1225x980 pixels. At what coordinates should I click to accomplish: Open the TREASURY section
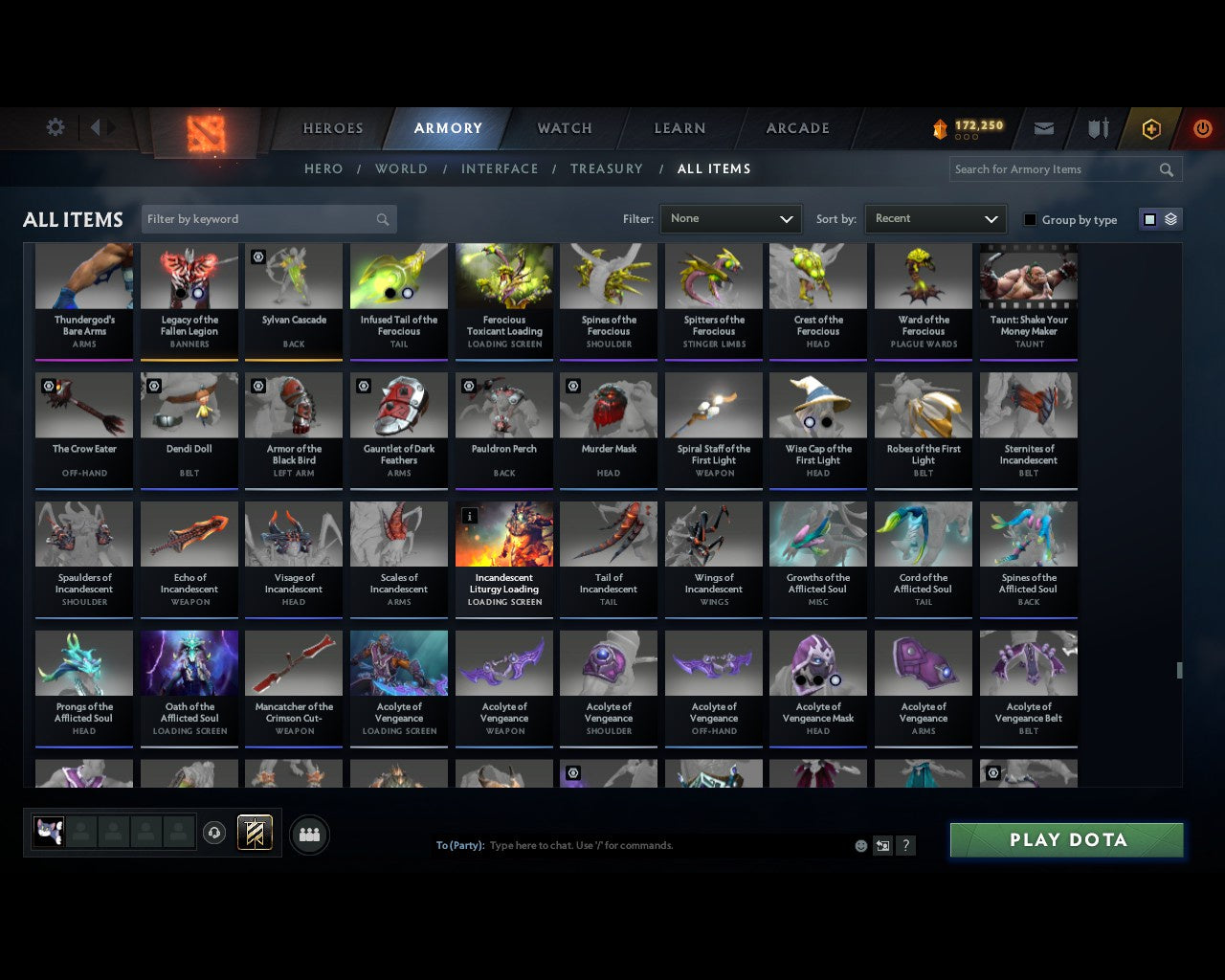tap(606, 168)
